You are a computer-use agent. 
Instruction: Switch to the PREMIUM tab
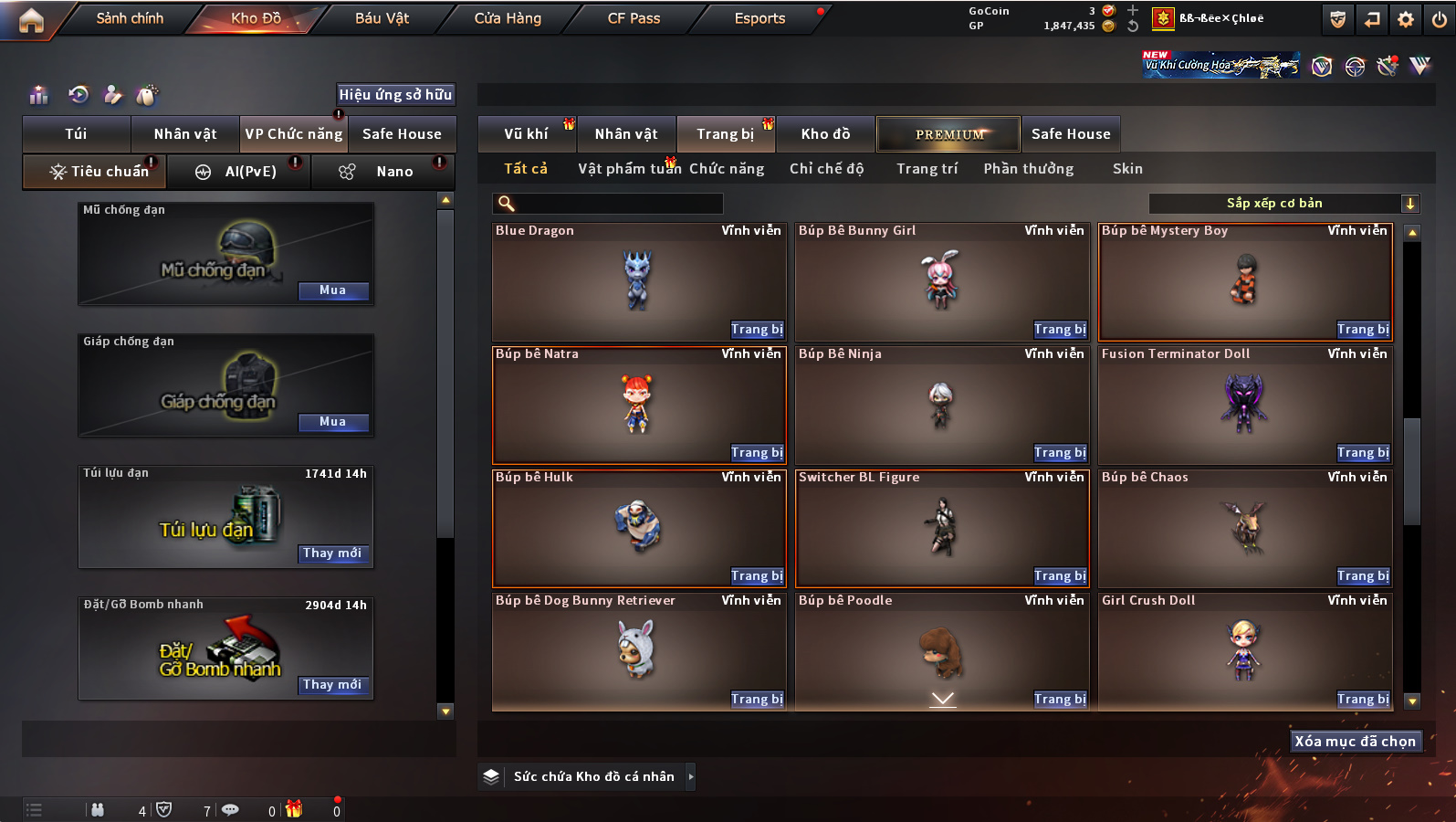pyautogui.click(x=949, y=134)
